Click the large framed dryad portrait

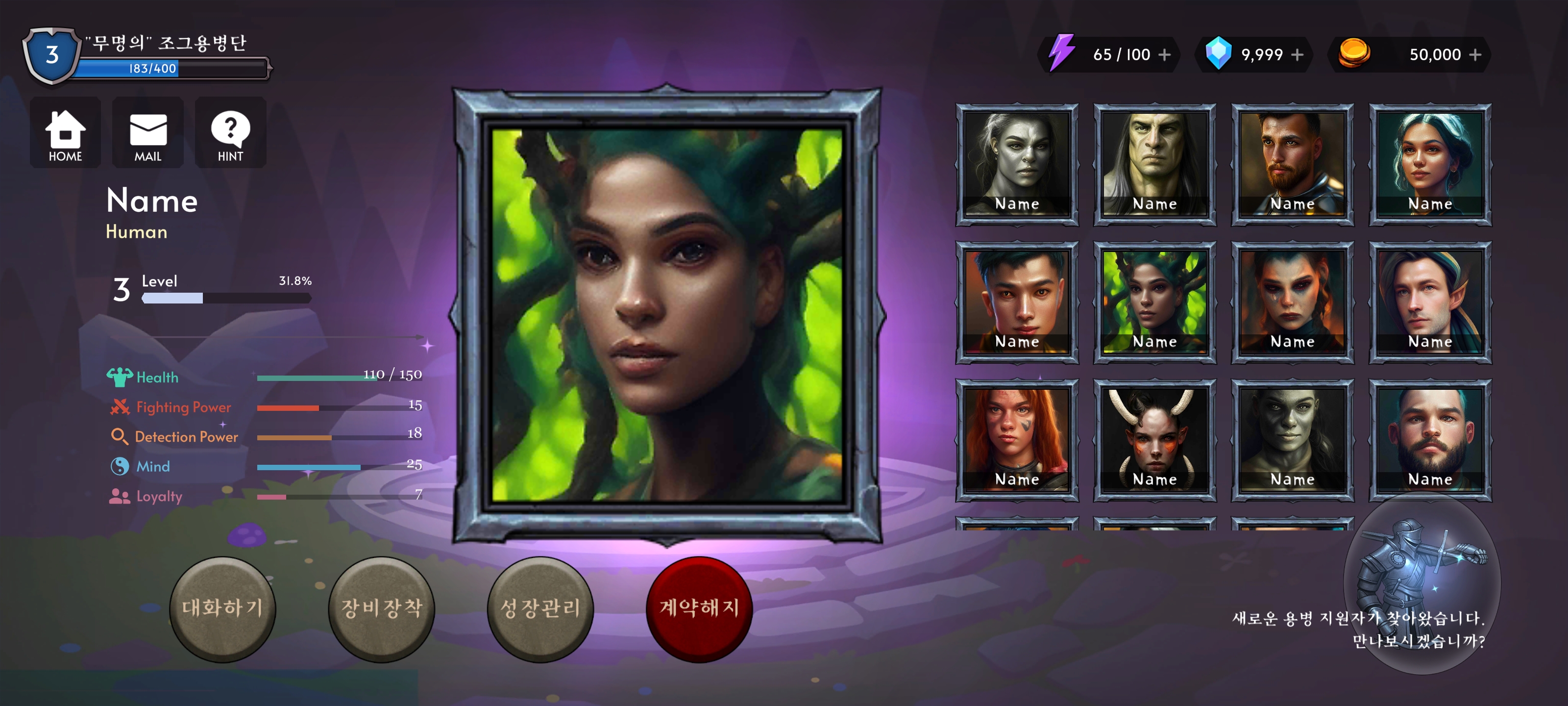pos(667,315)
